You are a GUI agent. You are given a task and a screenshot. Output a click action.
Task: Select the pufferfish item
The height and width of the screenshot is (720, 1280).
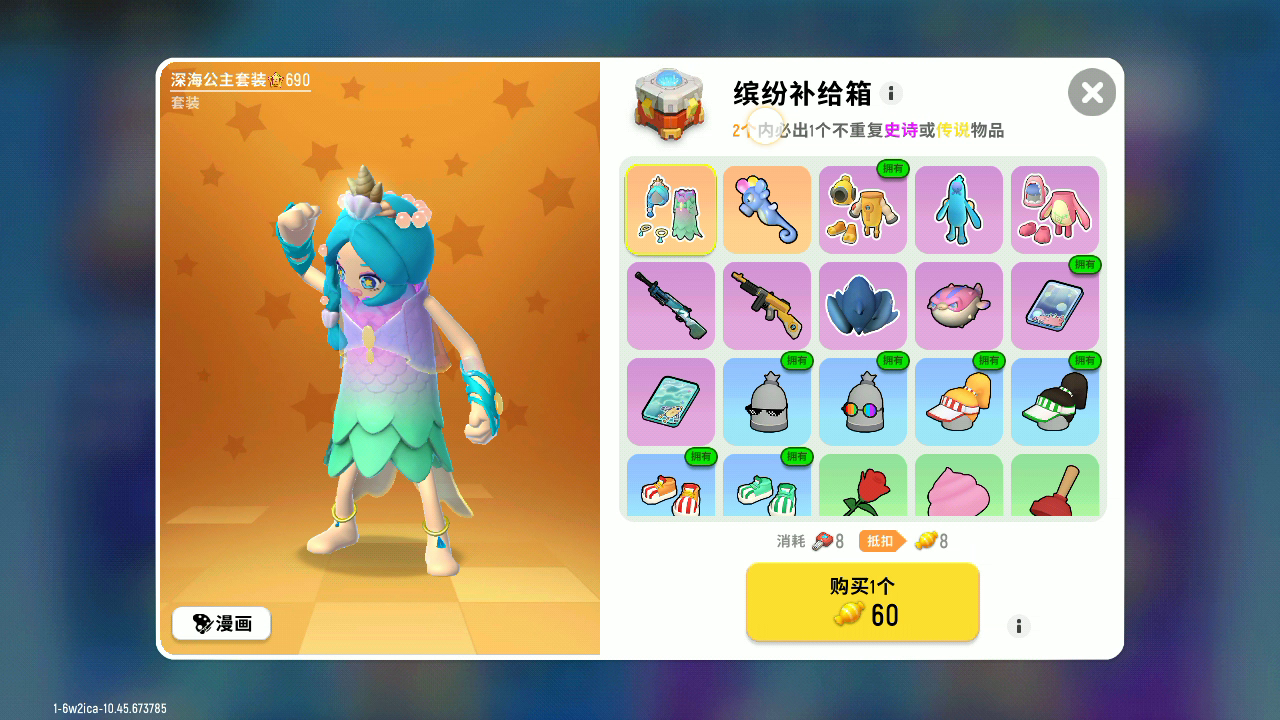coord(958,305)
